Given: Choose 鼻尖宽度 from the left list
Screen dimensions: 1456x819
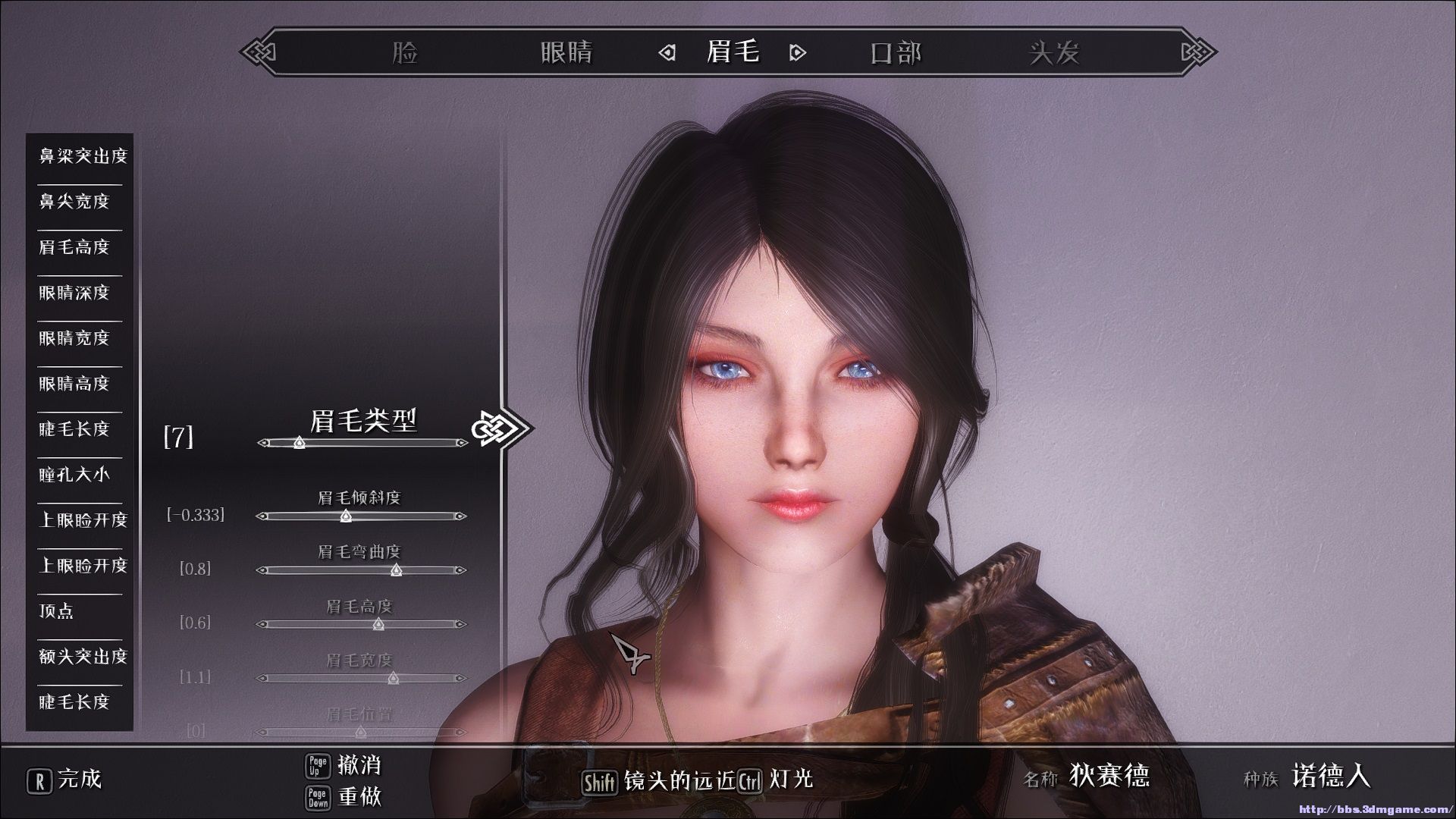Looking at the screenshot, I should (x=74, y=202).
